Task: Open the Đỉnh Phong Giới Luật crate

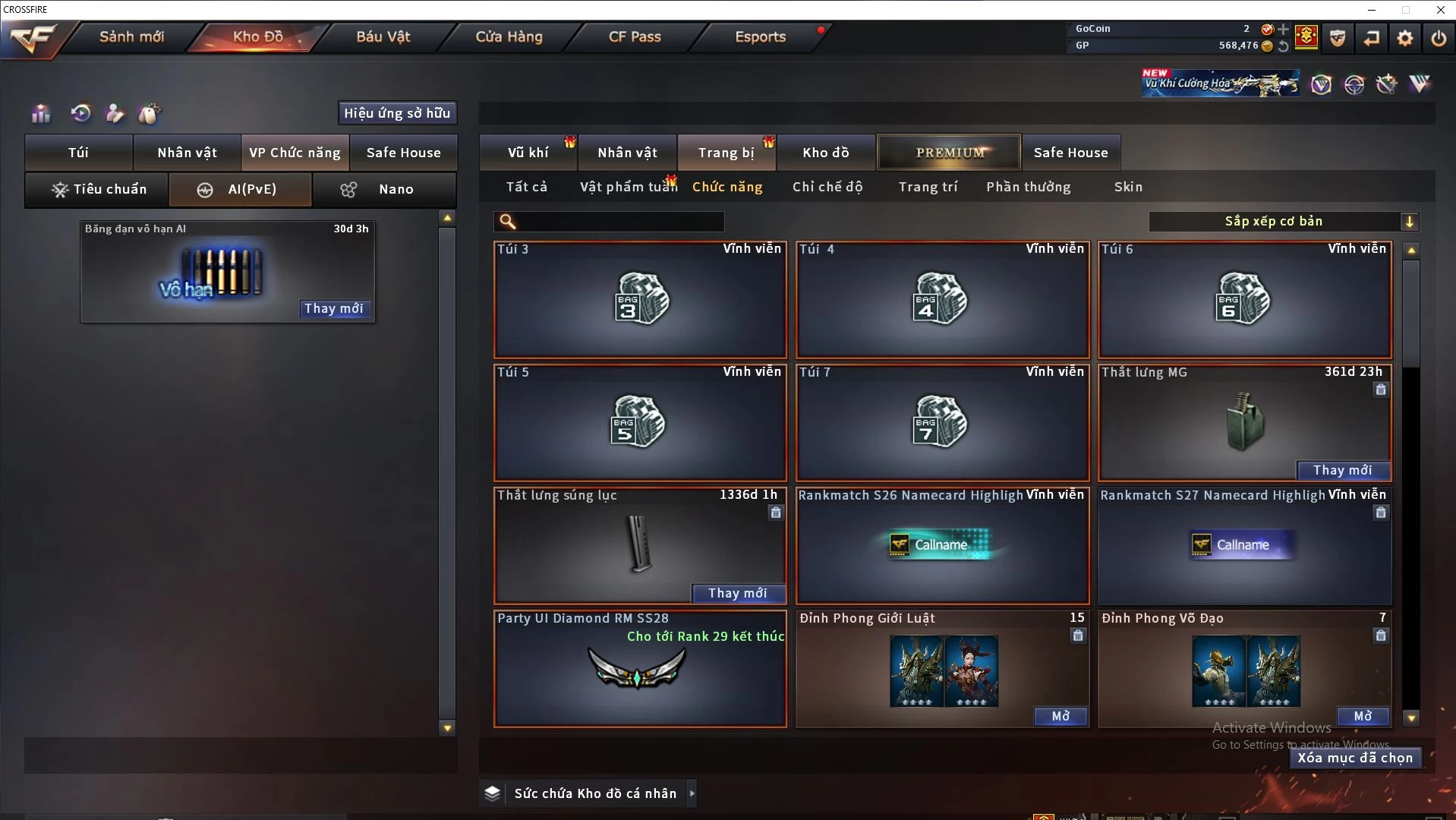Action: click(1060, 717)
